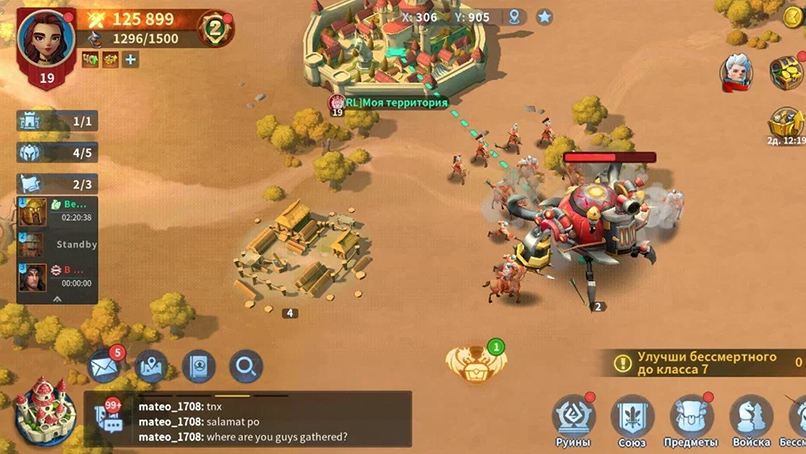Open the 2/3 flag march queue
The width and height of the screenshot is (806, 454).
click(59, 184)
